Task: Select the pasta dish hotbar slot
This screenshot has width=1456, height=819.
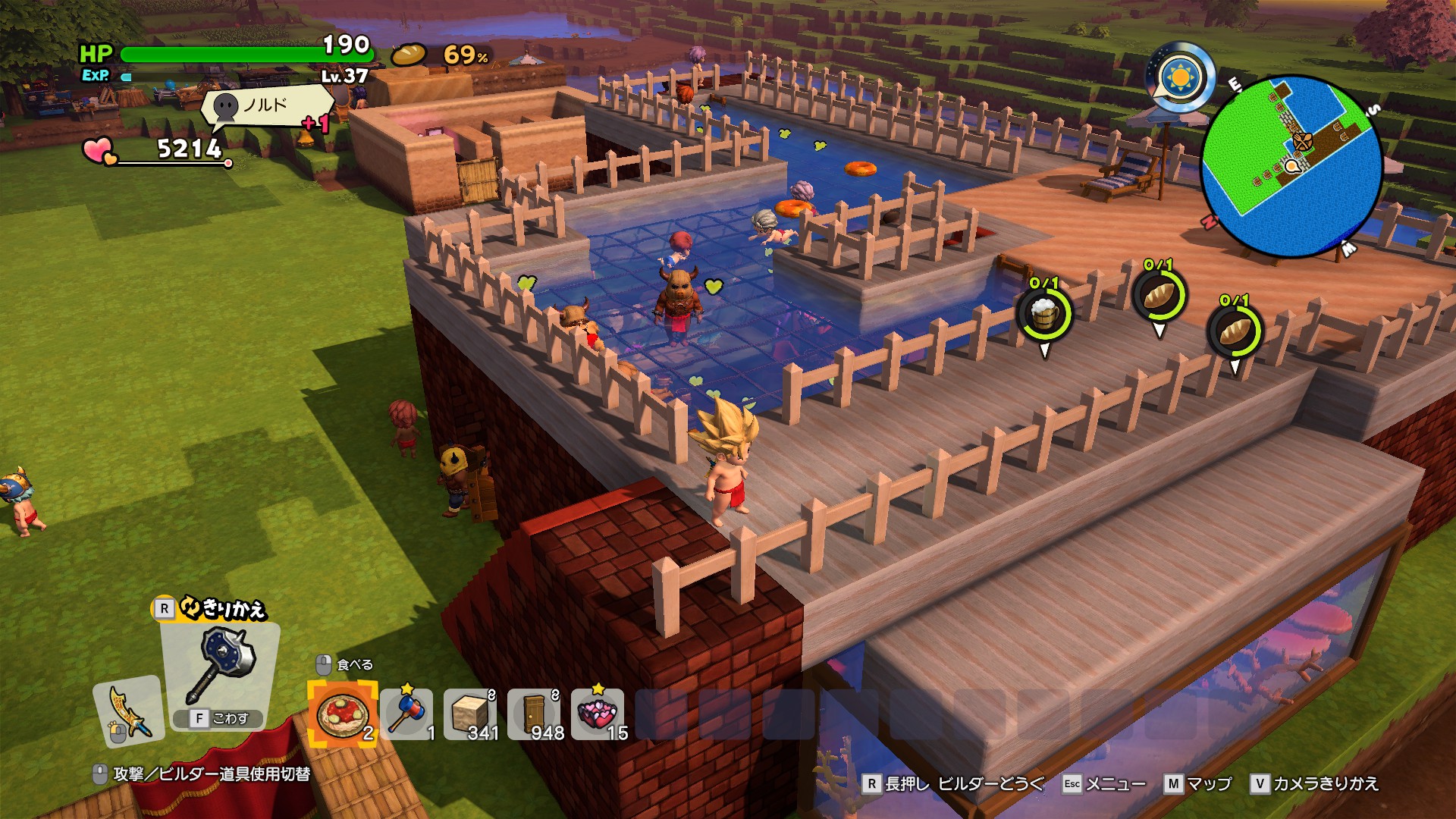Action: point(343,714)
